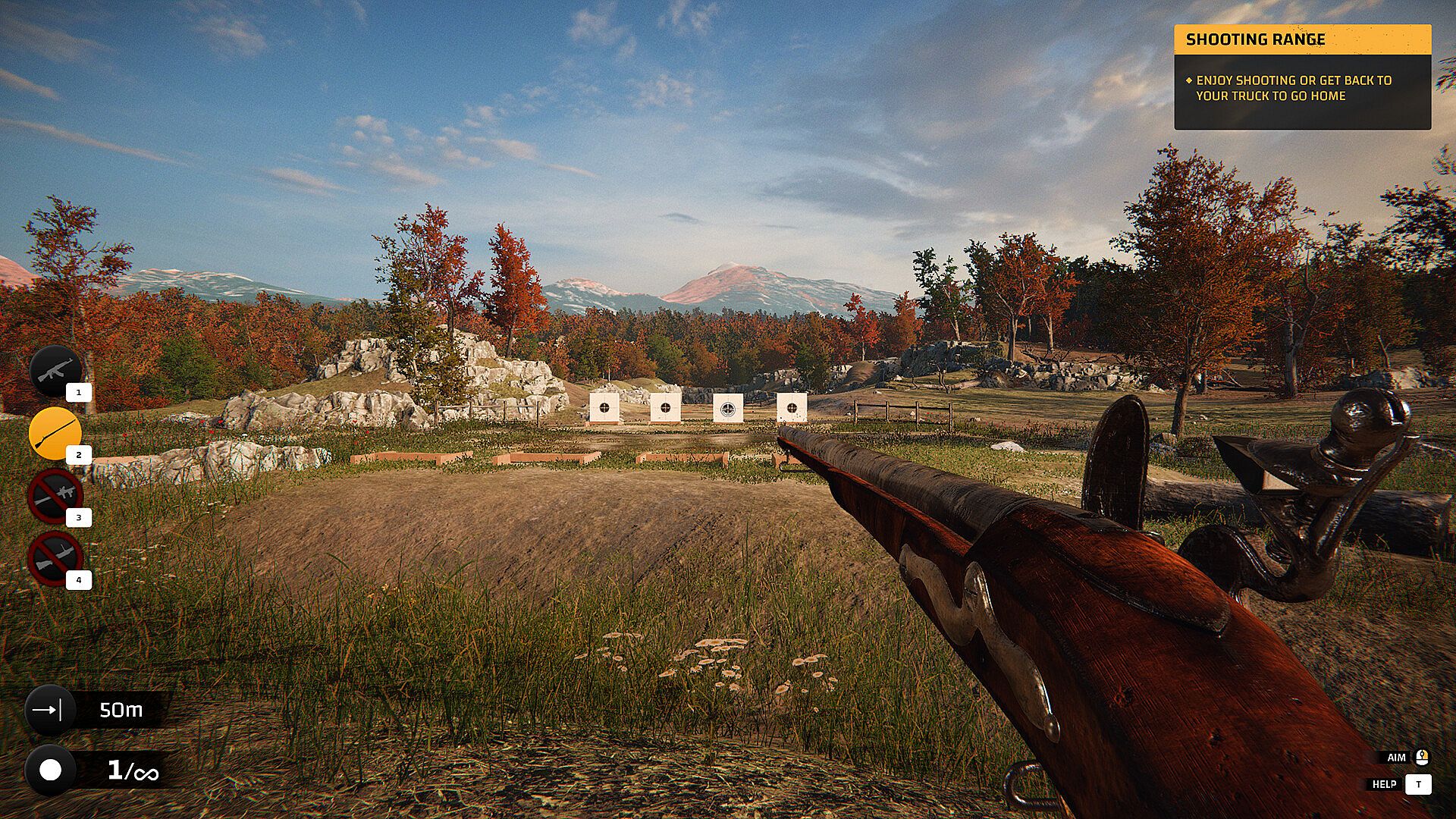This screenshot has width=1456, height=819.
Task: Select the locked fourth weapon slot
Action: 55,558
